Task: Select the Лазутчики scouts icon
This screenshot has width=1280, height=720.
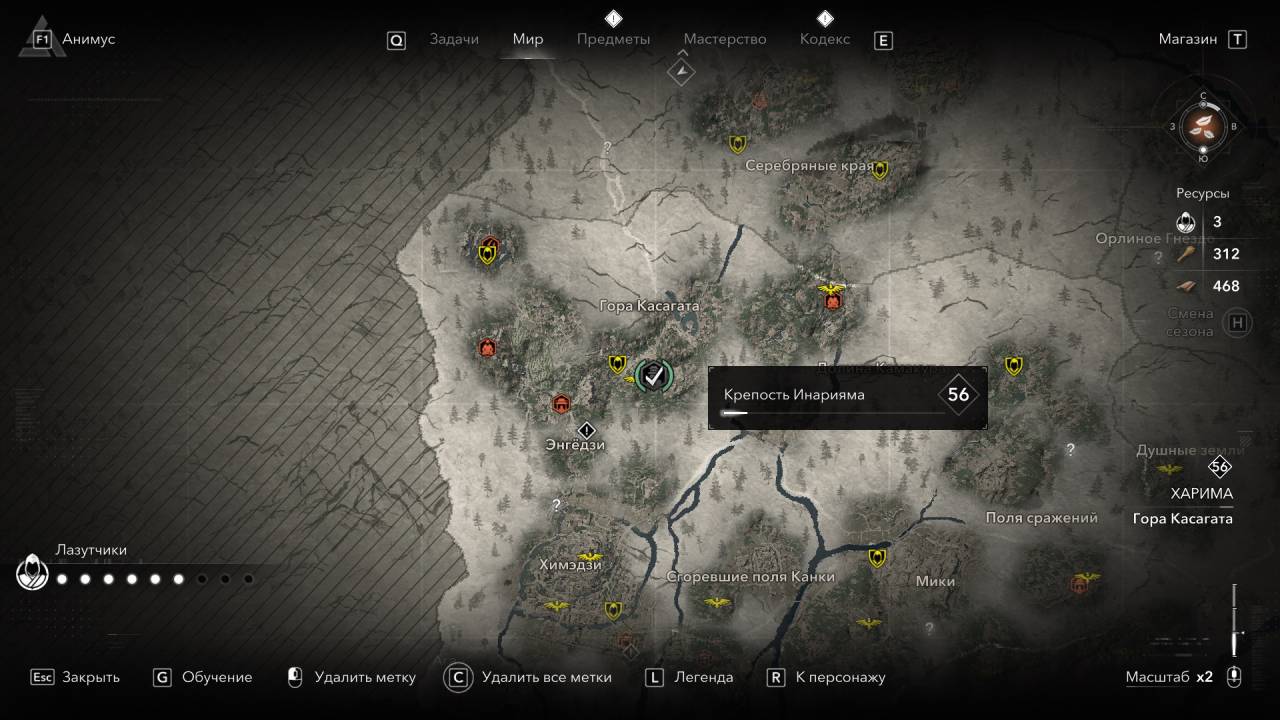Action: tap(32, 574)
